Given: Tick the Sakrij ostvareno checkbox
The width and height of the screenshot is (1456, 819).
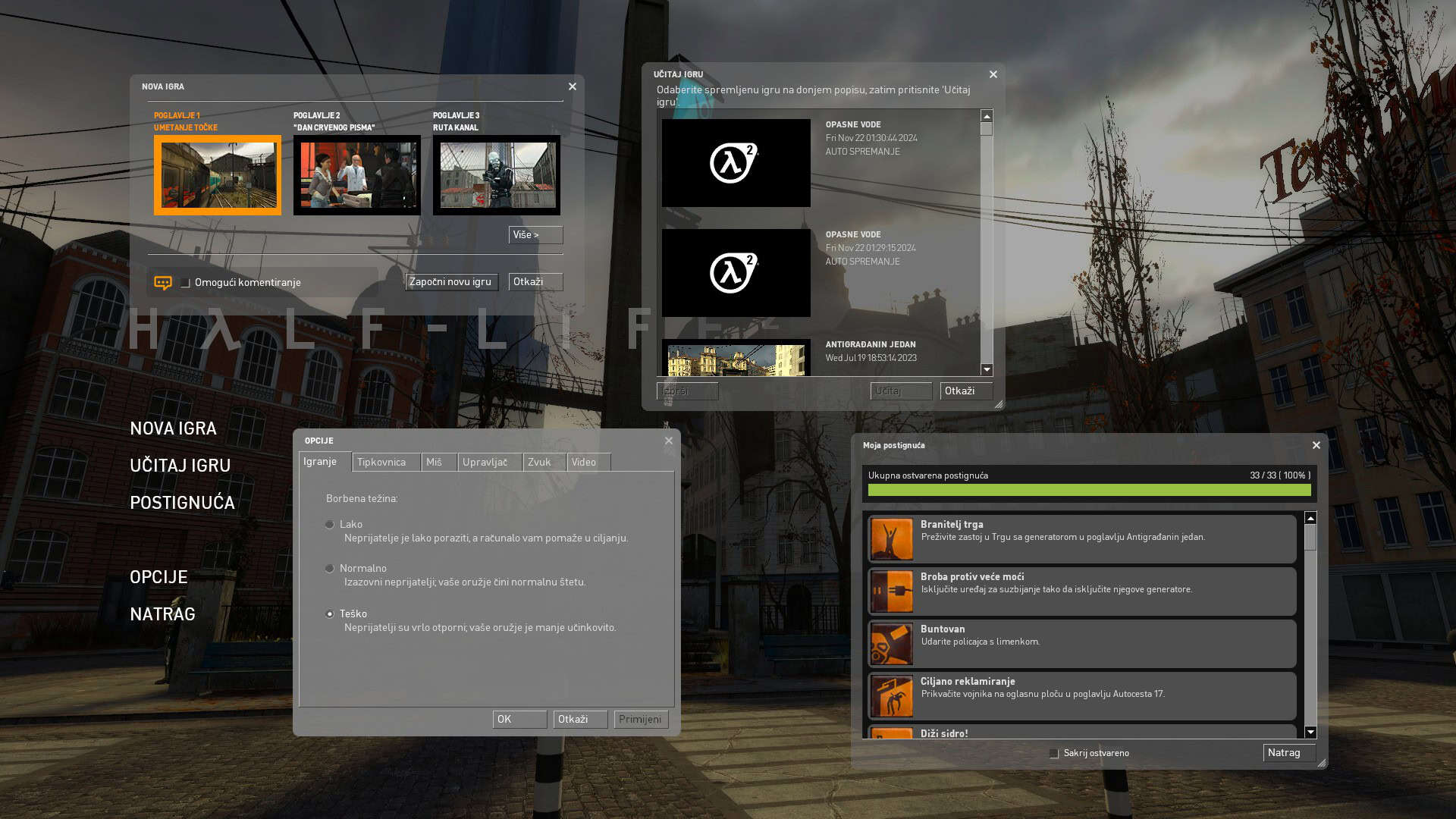Looking at the screenshot, I should [x=1054, y=754].
